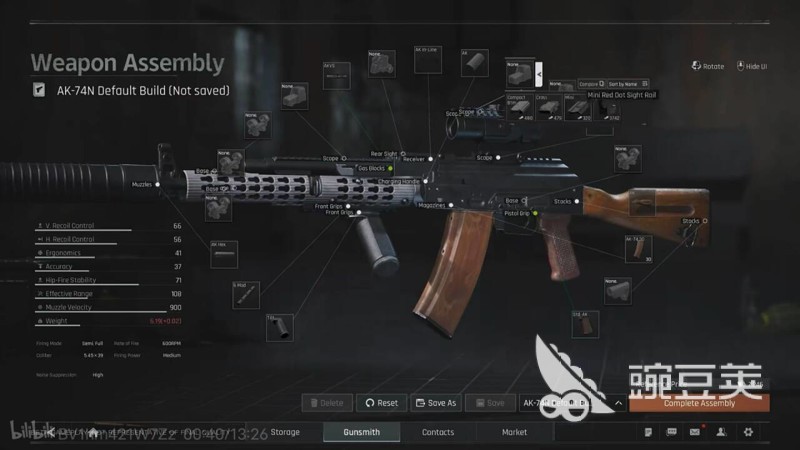Collapse the scope list with the arrow button

pyautogui.click(x=539, y=73)
